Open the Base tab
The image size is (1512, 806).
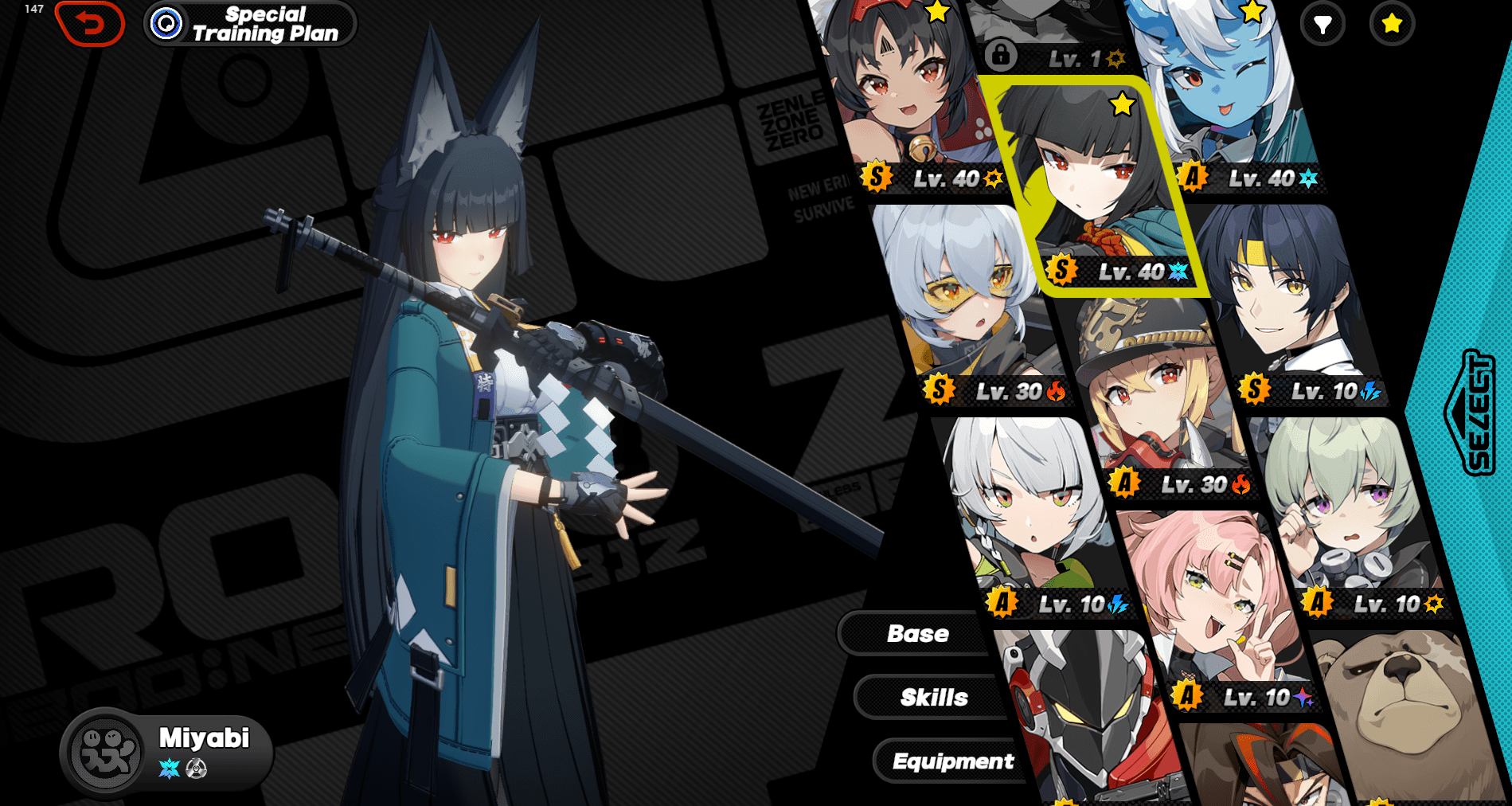click(917, 633)
